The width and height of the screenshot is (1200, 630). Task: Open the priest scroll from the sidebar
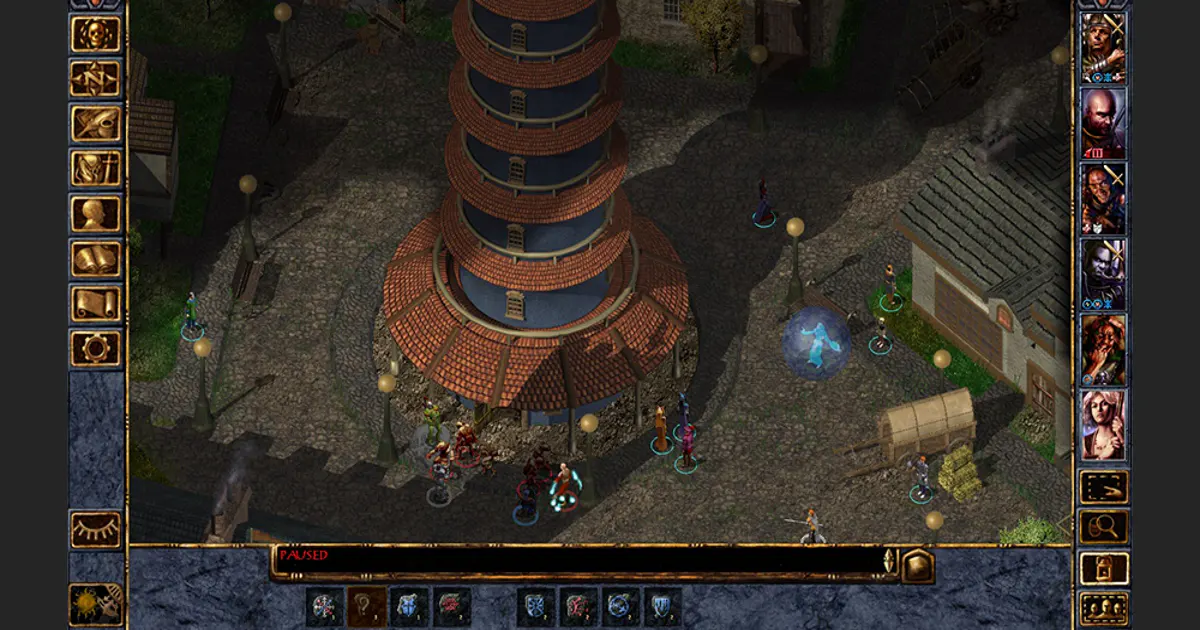[x=96, y=304]
